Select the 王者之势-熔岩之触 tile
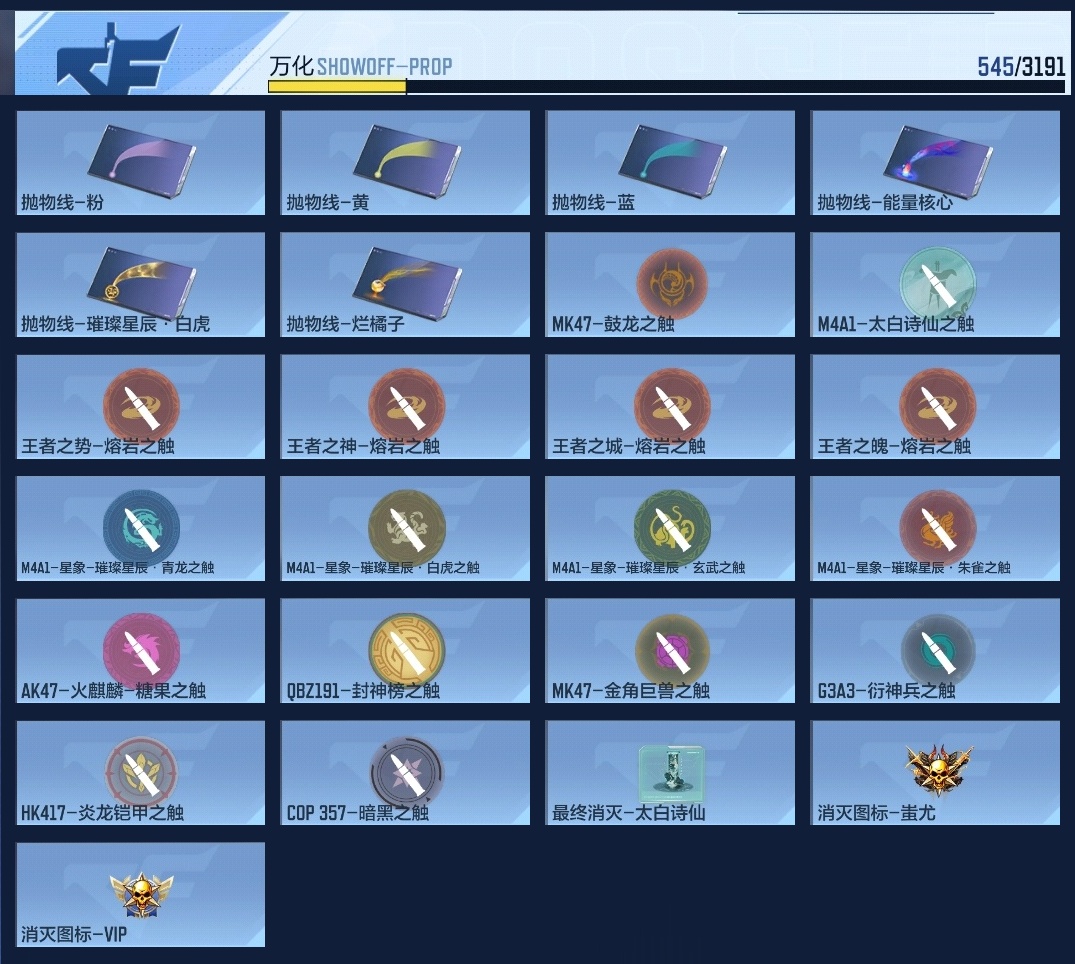This screenshot has width=1075, height=964. click(x=141, y=406)
